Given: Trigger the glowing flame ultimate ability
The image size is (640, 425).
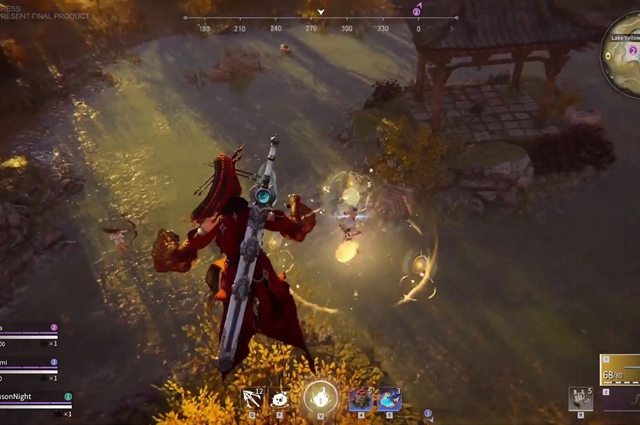Looking at the screenshot, I should [320, 398].
